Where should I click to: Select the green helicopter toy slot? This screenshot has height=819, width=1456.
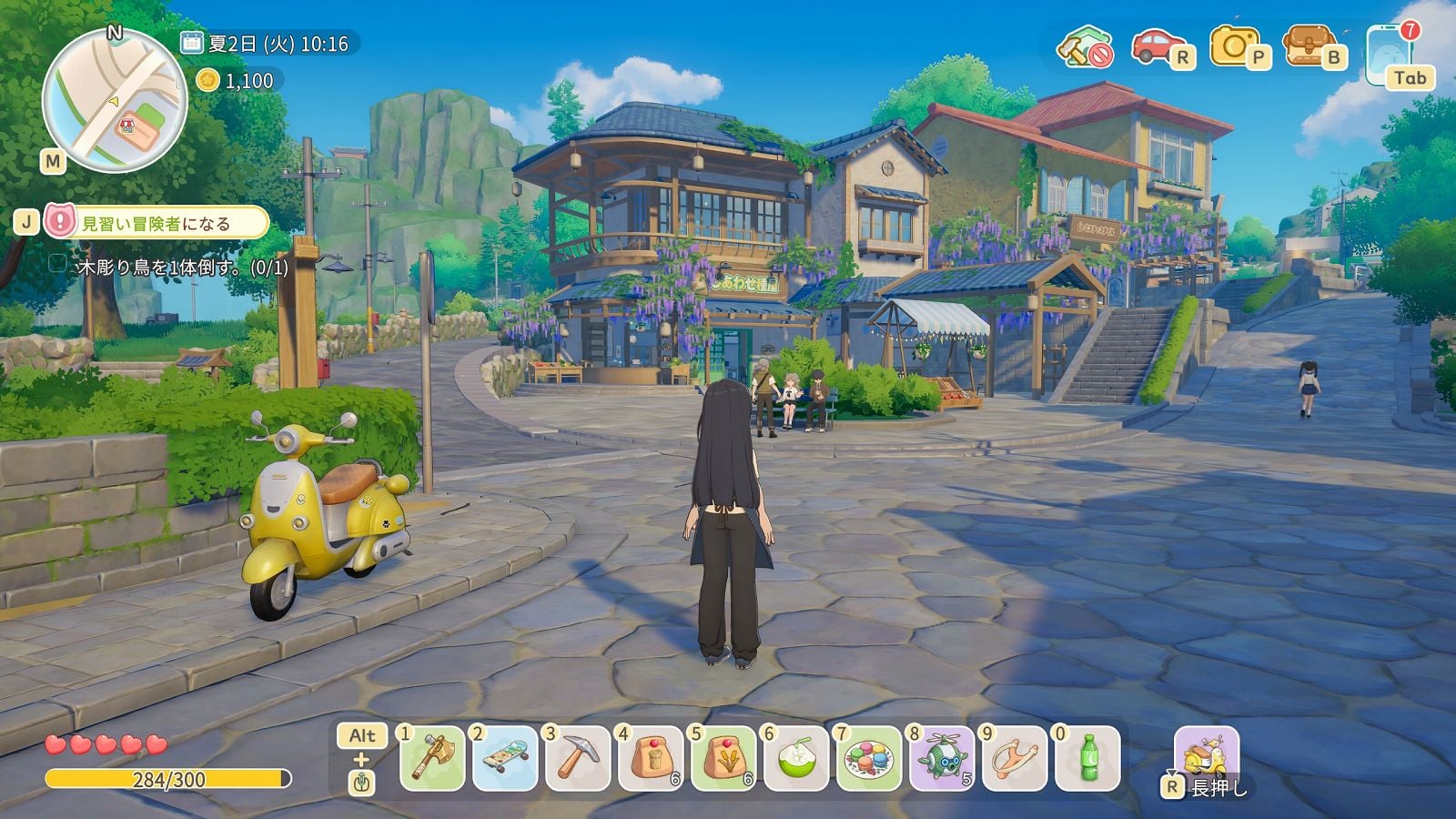tap(942, 758)
